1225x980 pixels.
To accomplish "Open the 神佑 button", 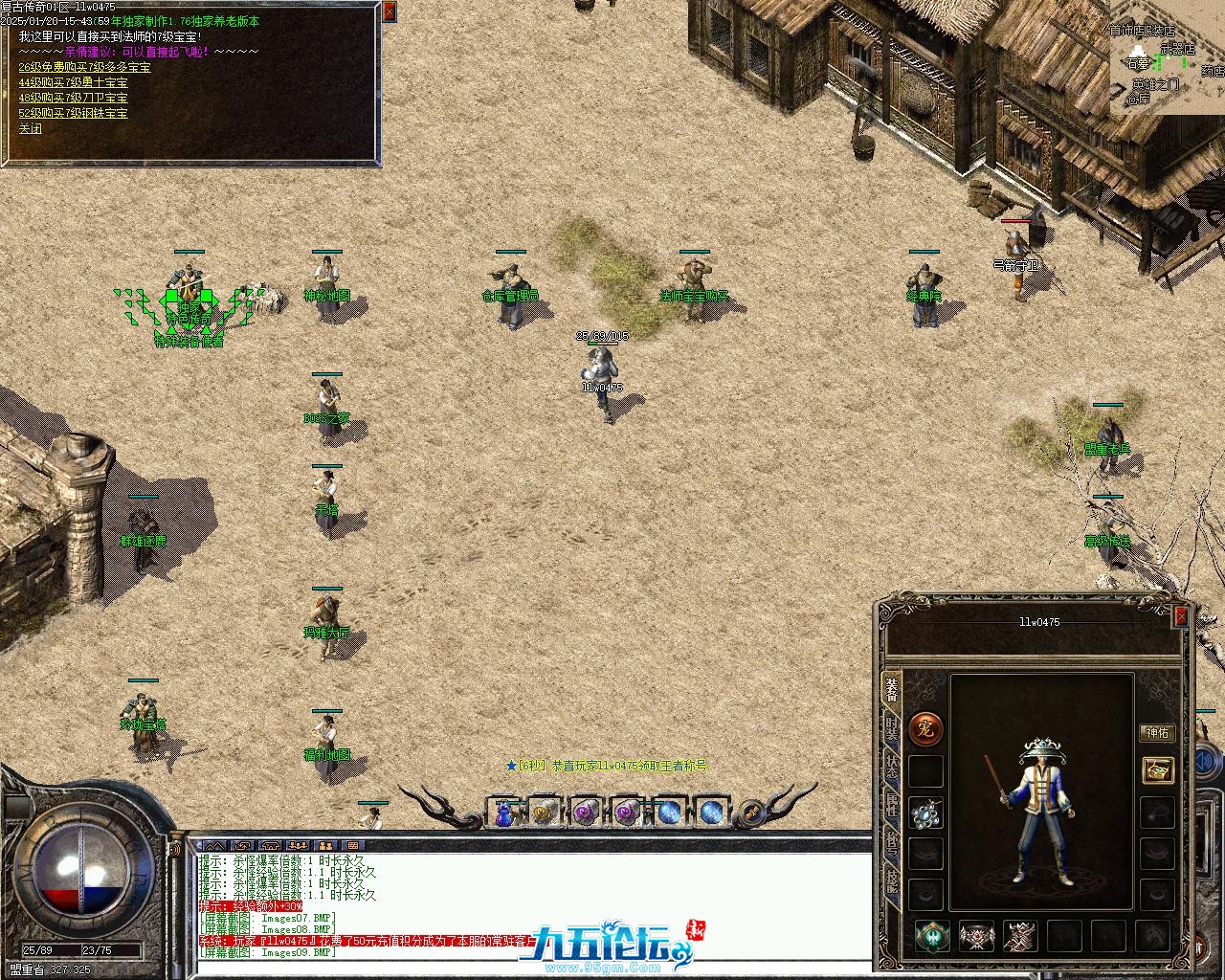I will [x=1157, y=732].
